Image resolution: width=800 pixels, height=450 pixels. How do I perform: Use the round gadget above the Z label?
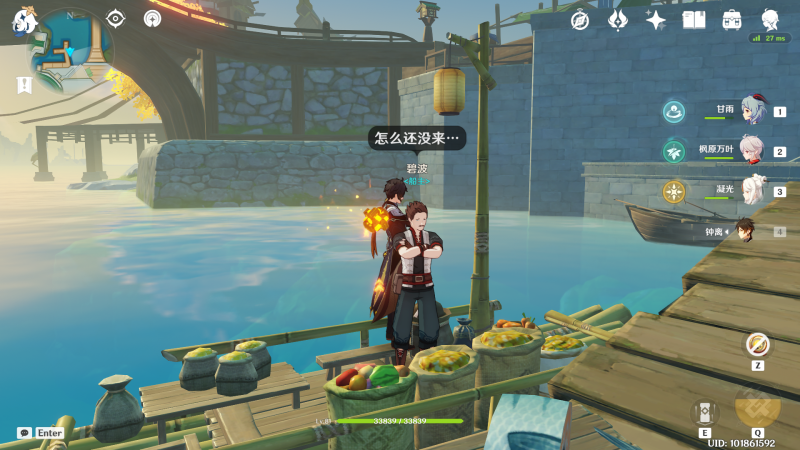pyautogui.click(x=758, y=345)
